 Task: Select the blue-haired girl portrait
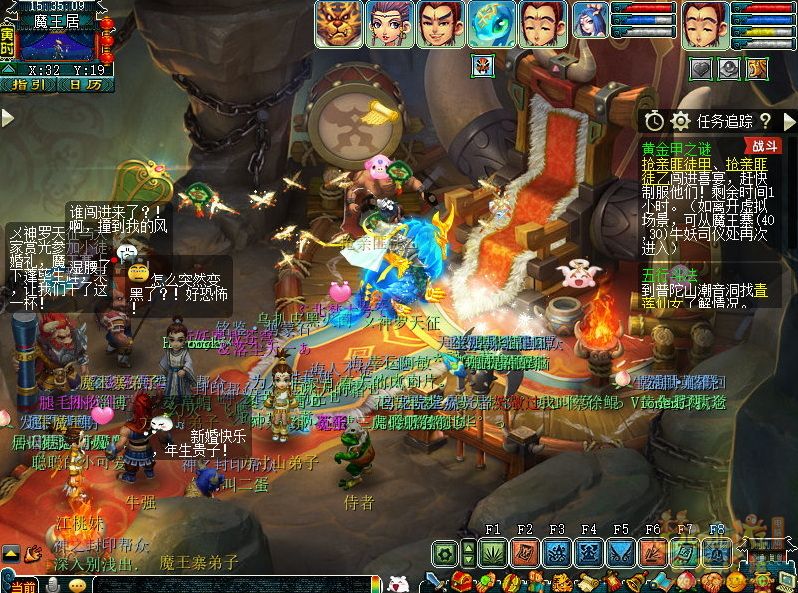coord(590,24)
